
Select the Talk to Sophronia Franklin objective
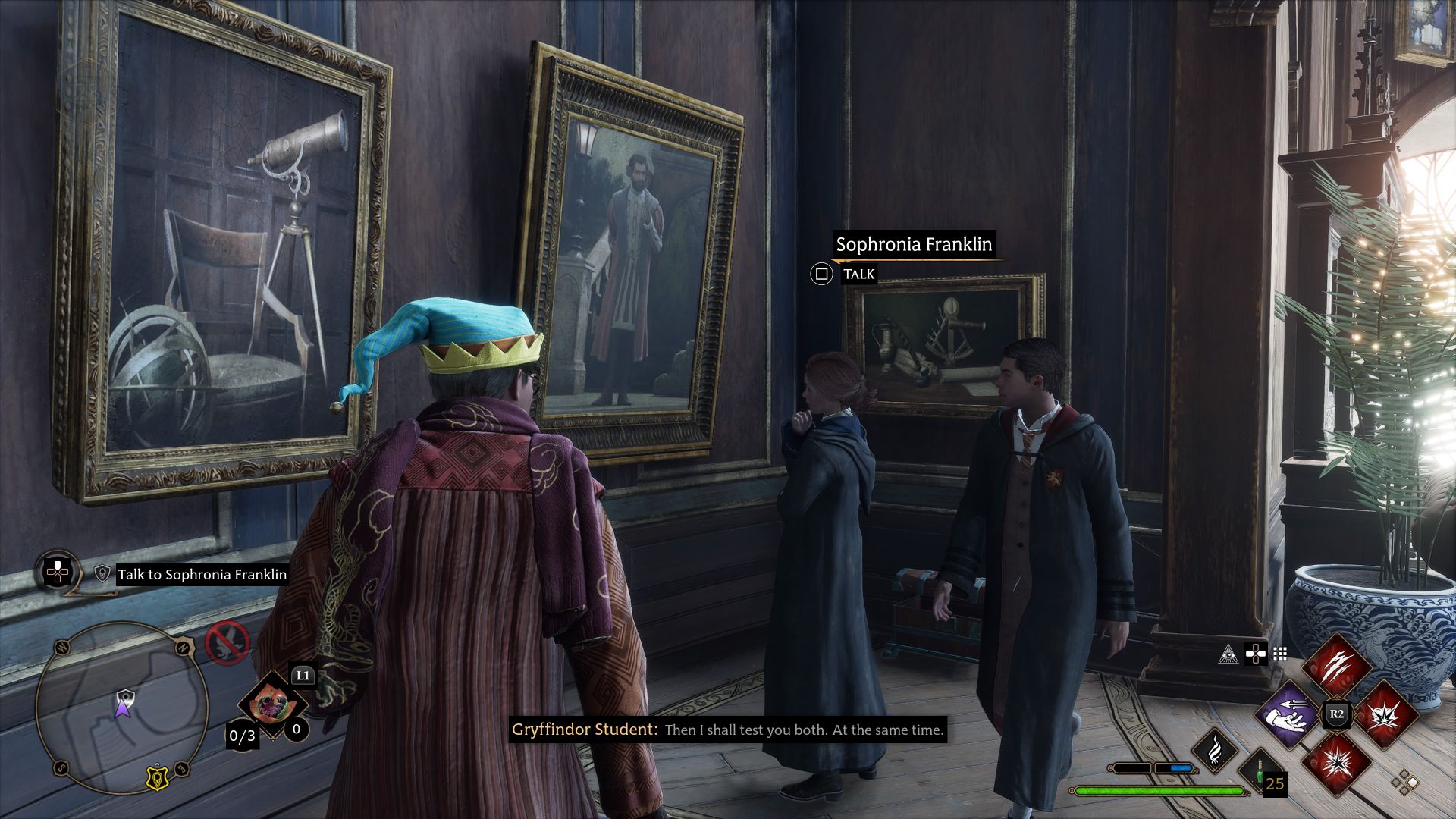point(202,575)
